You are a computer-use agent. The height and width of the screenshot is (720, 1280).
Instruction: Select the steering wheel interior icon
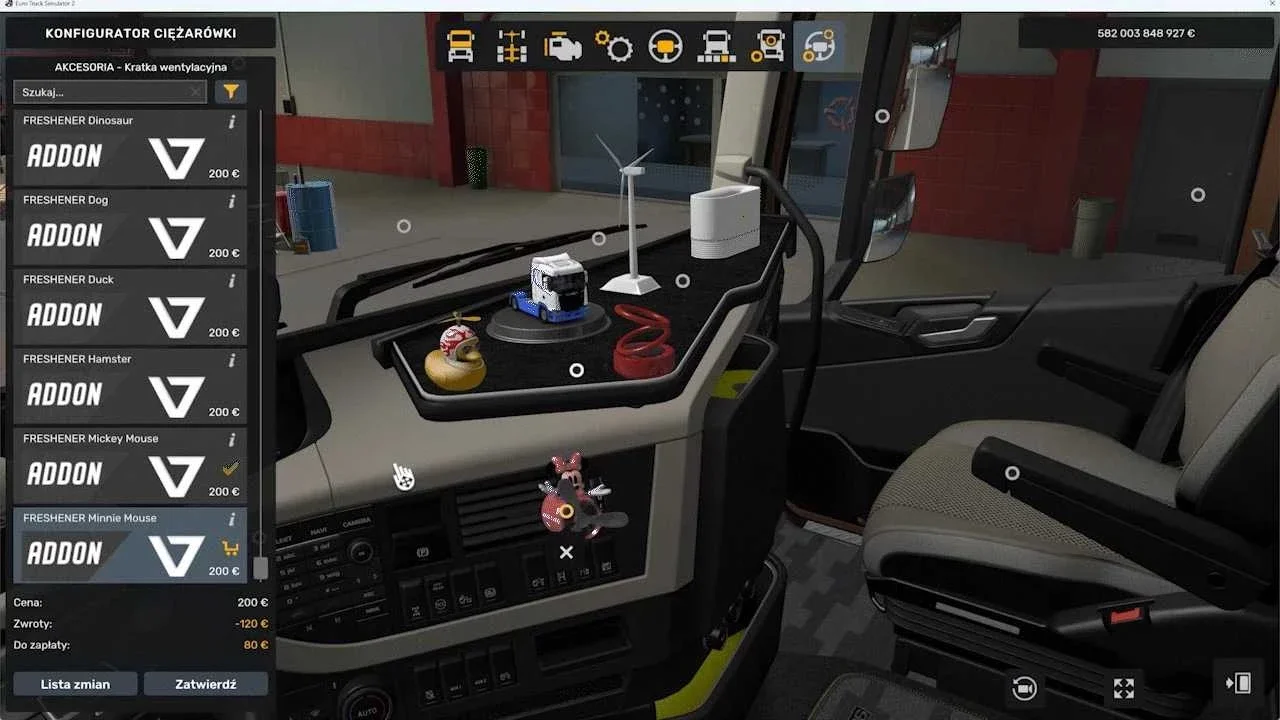[x=665, y=46]
